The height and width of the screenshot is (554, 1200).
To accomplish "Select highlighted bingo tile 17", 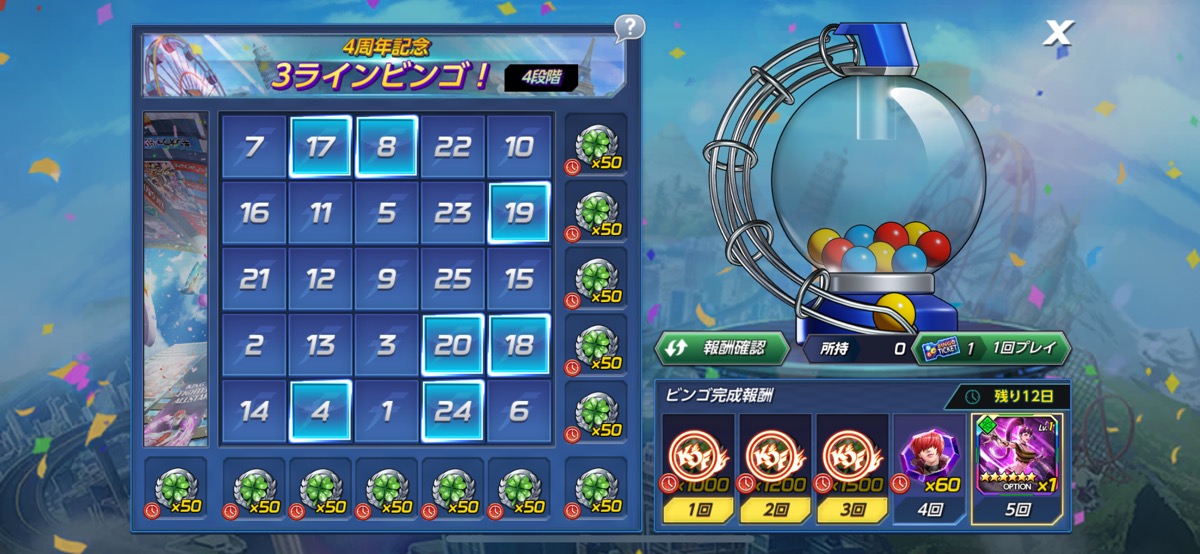I will coord(320,147).
